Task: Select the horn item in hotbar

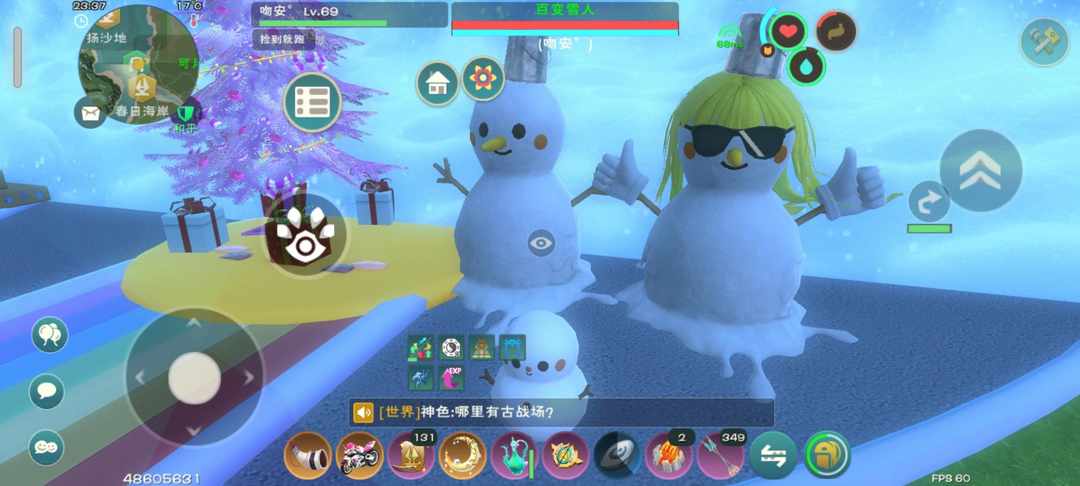Action: pyautogui.click(x=308, y=455)
